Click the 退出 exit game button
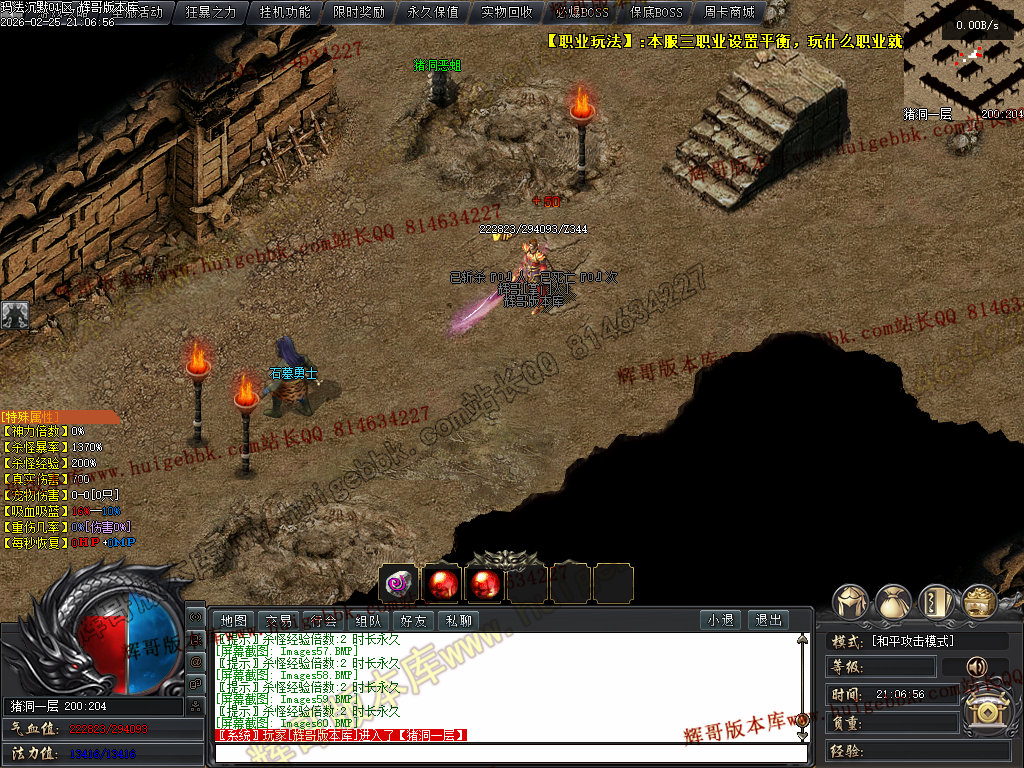 [768, 621]
